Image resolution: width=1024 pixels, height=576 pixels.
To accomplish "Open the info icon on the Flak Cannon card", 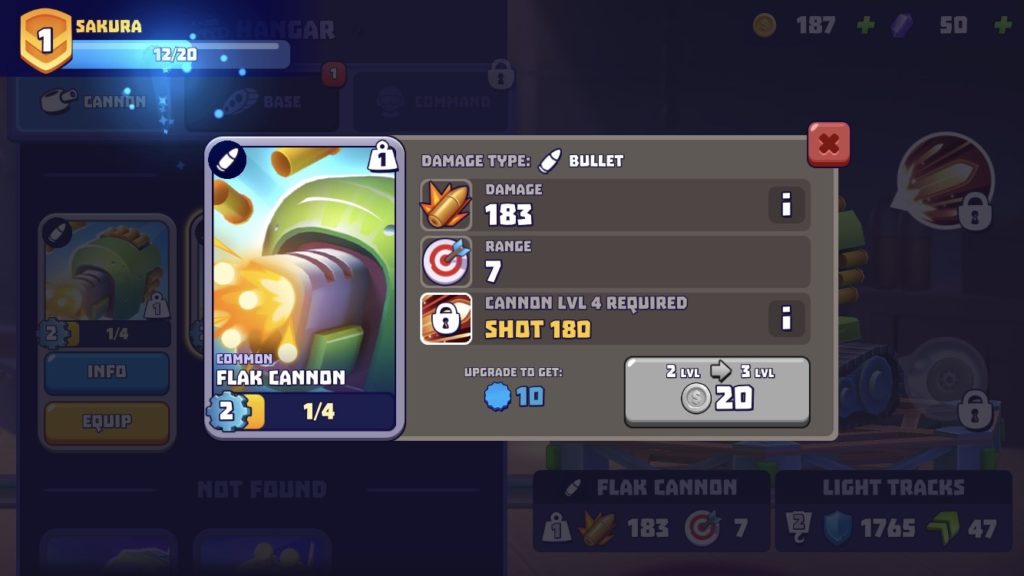I will [382, 156].
